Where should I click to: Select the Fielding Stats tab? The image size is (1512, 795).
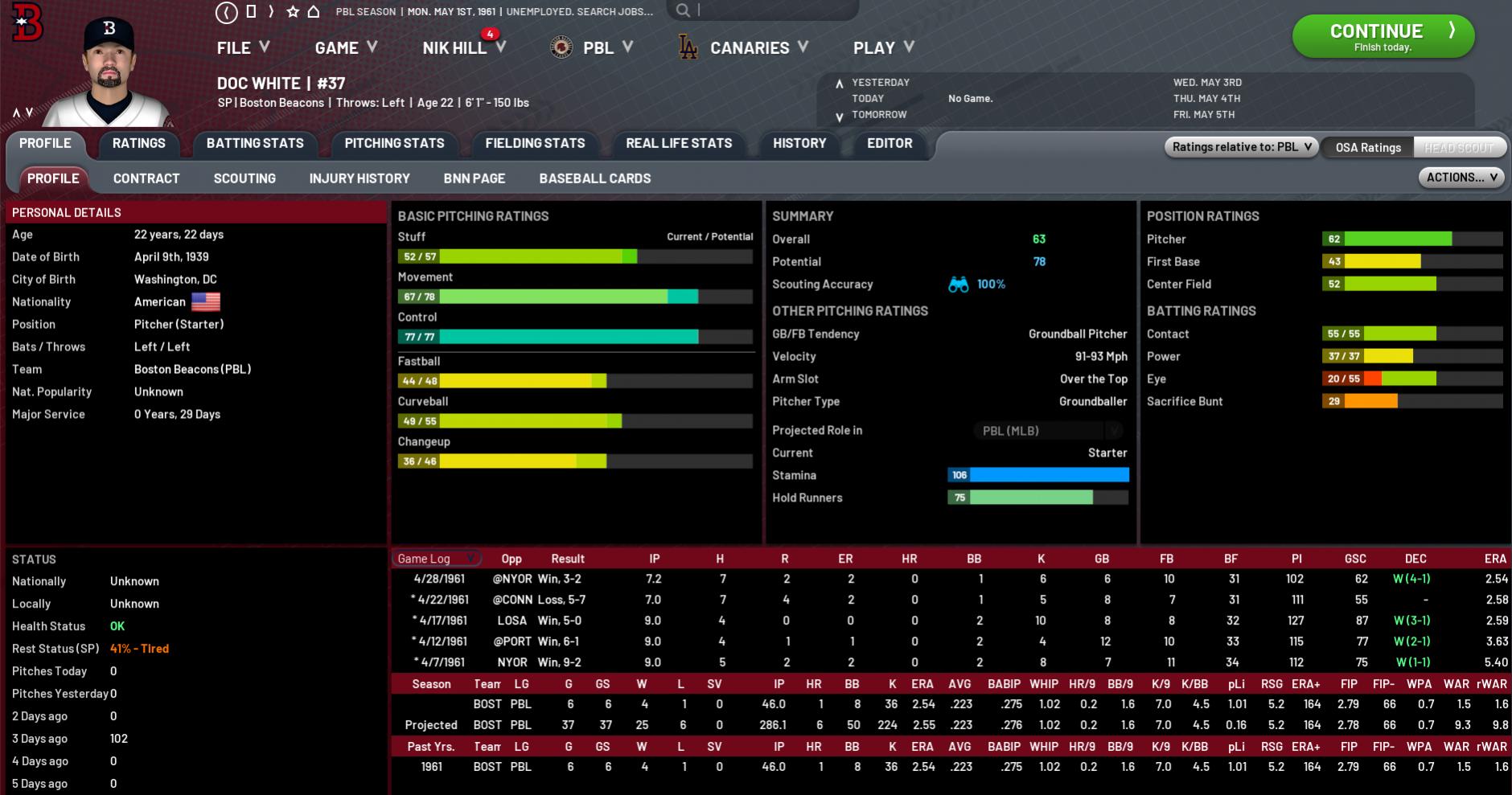click(x=535, y=143)
